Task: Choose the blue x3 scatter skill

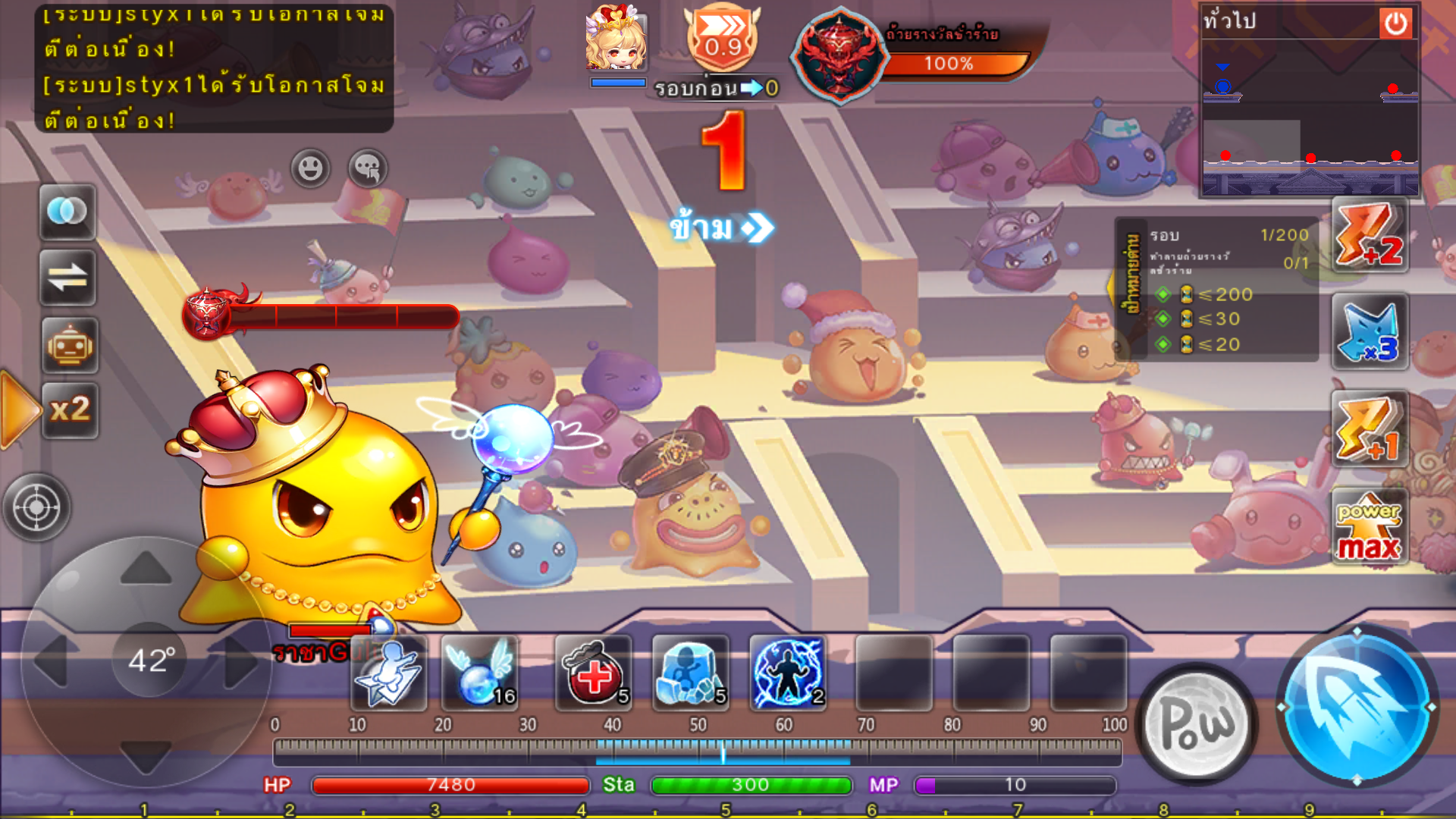Action: tap(1370, 332)
